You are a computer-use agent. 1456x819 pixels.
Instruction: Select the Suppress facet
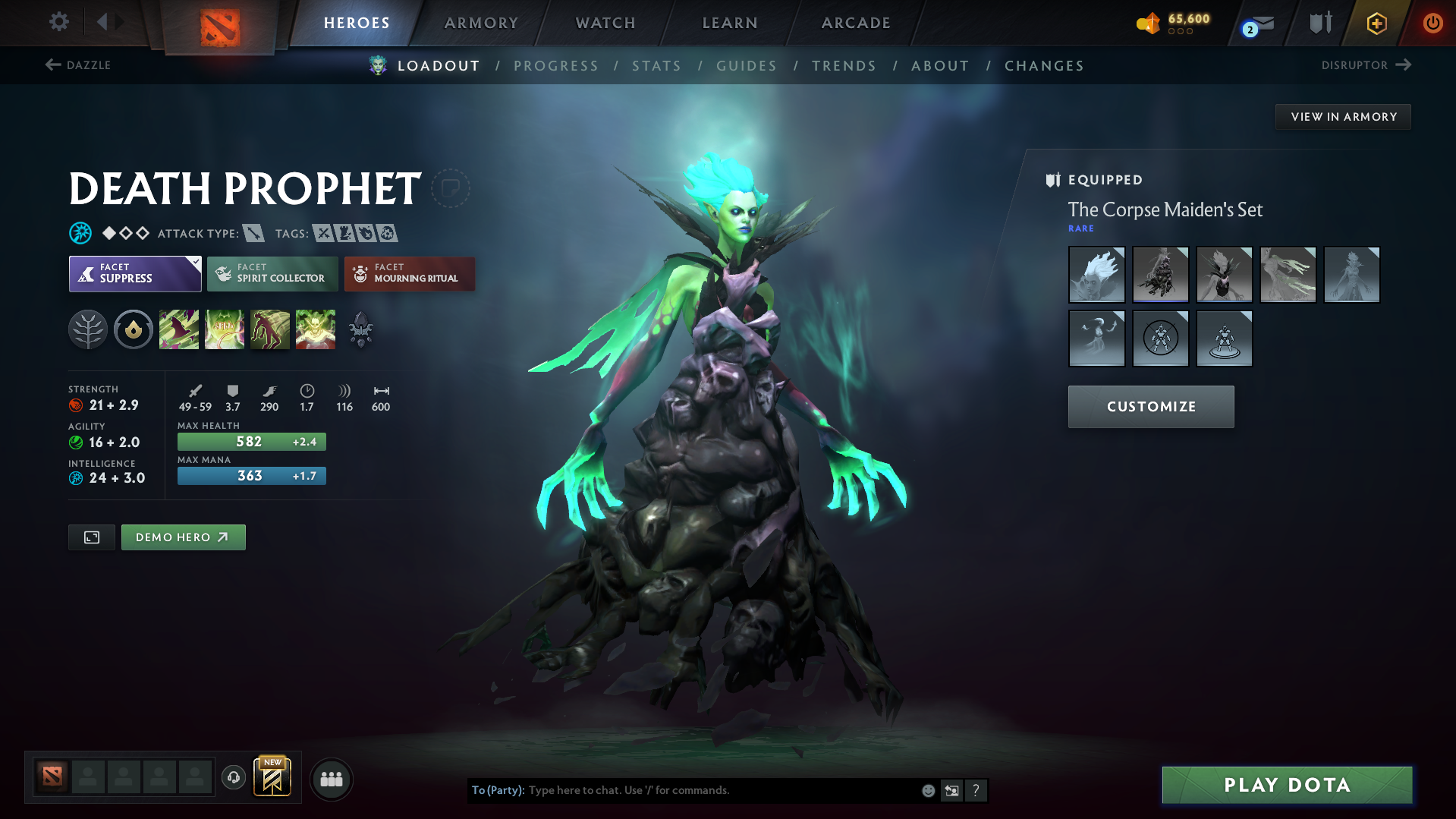click(134, 273)
